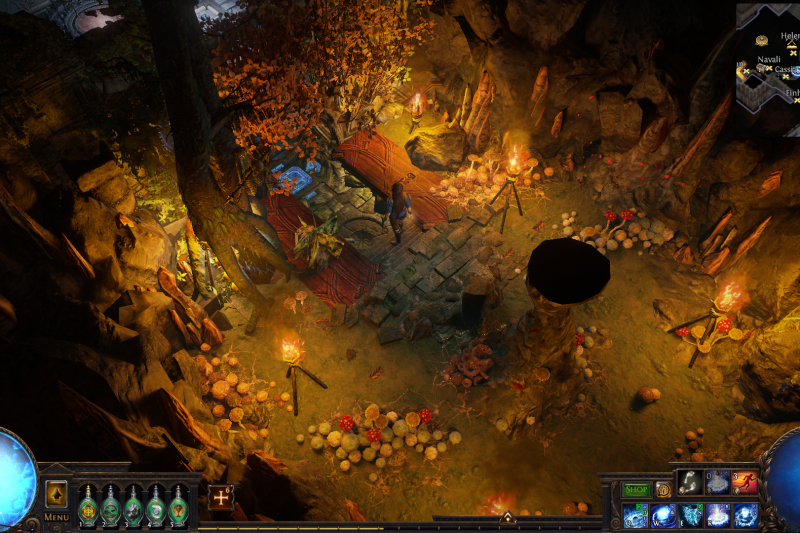This screenshot has width=800, height=533.
Task: Select the skill slot labeled Q
Action: point(635,516)
